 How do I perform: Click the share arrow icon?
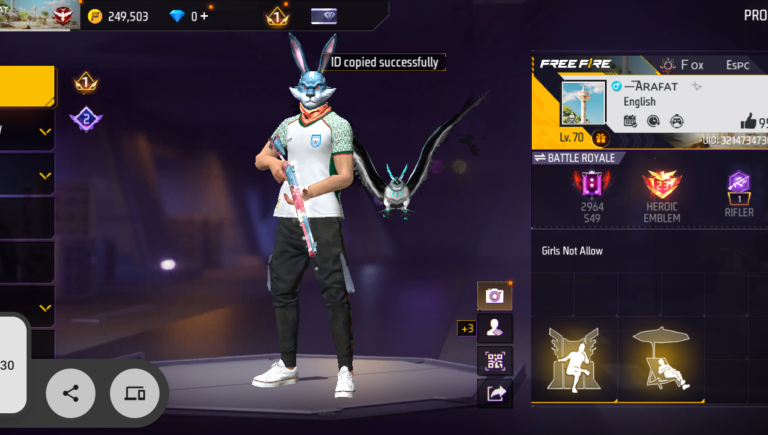click(494, 393)
